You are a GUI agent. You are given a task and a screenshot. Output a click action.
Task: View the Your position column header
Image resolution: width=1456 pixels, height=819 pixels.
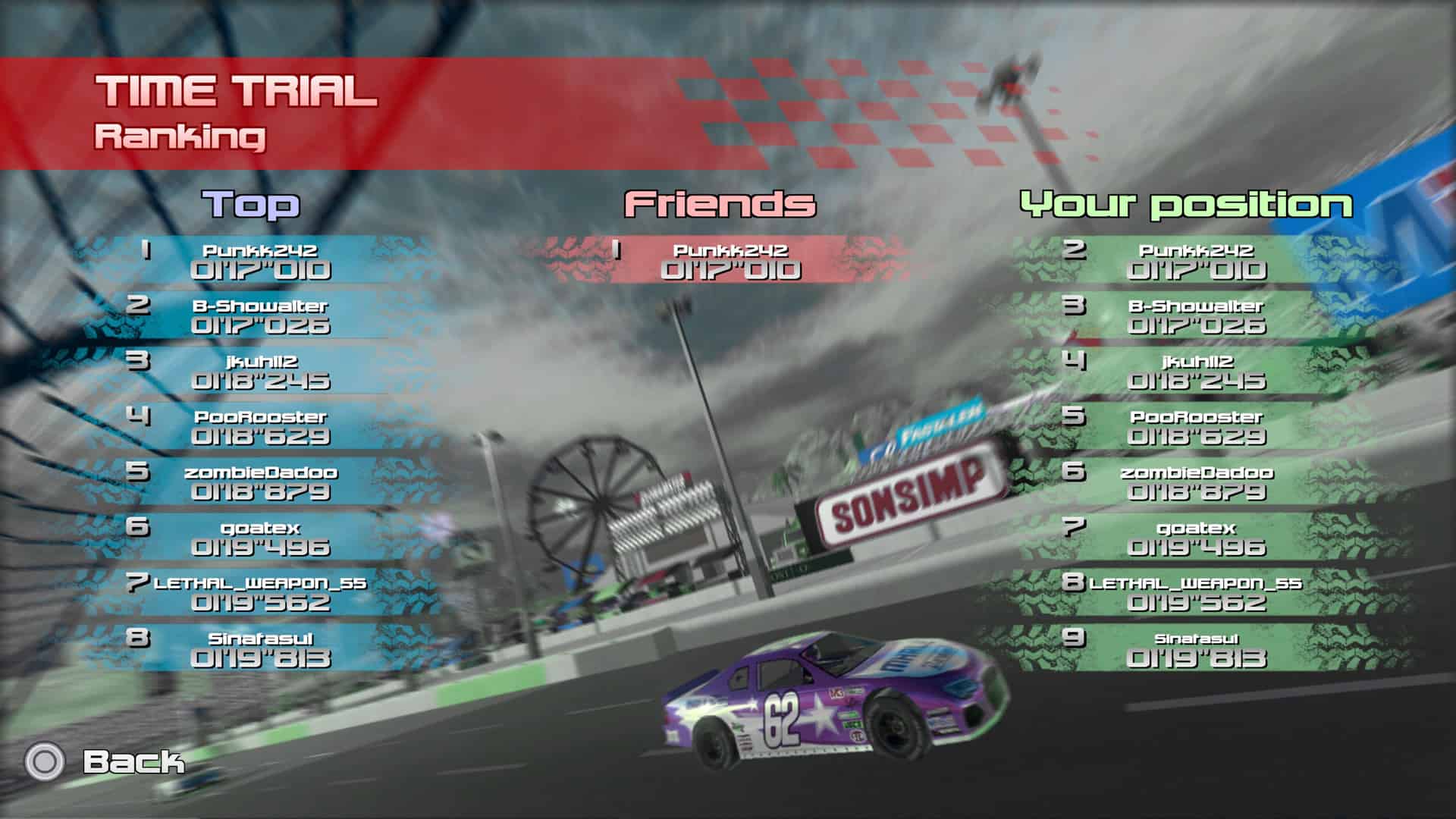[1188, 202]
